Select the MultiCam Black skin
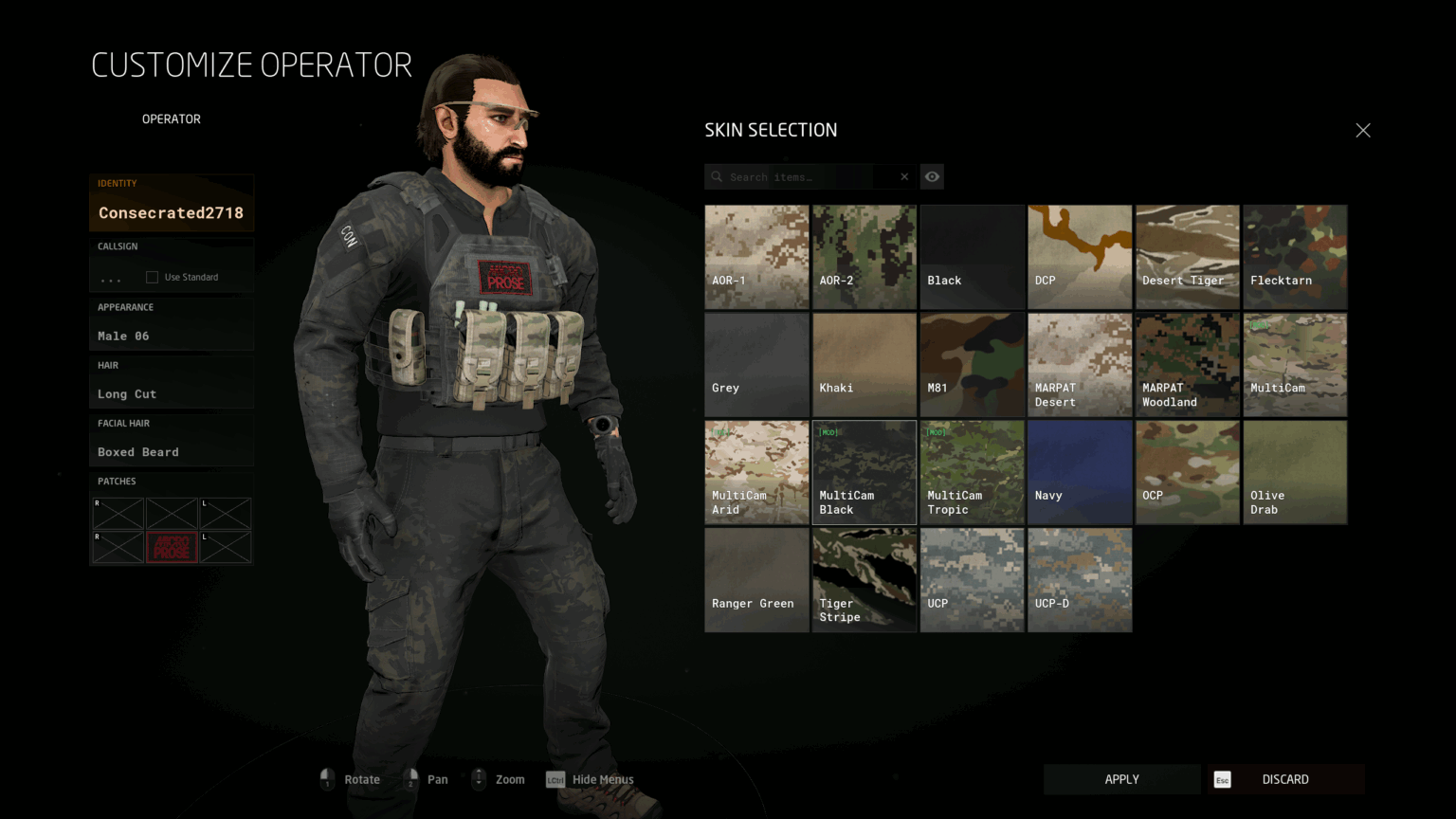The image size is (1456, 819). point(864,472)
